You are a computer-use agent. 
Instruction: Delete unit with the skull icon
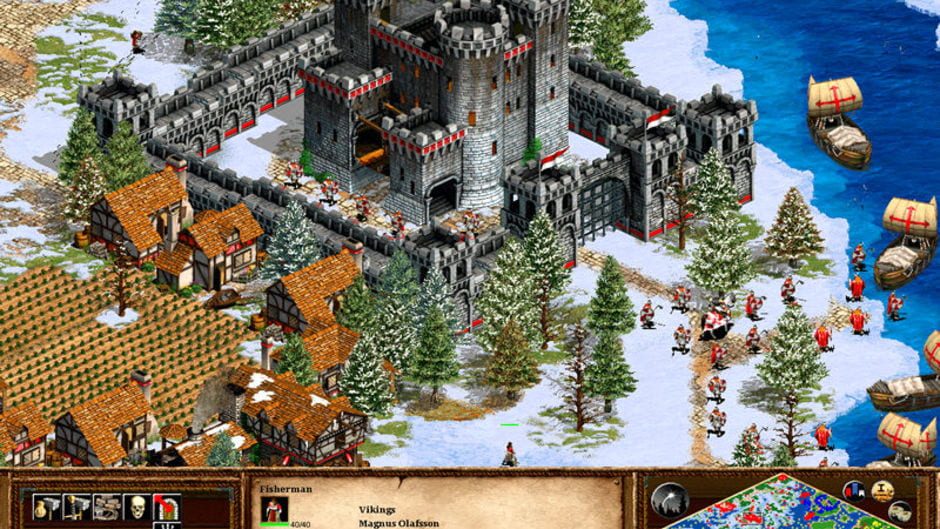(x=135, y=507)
